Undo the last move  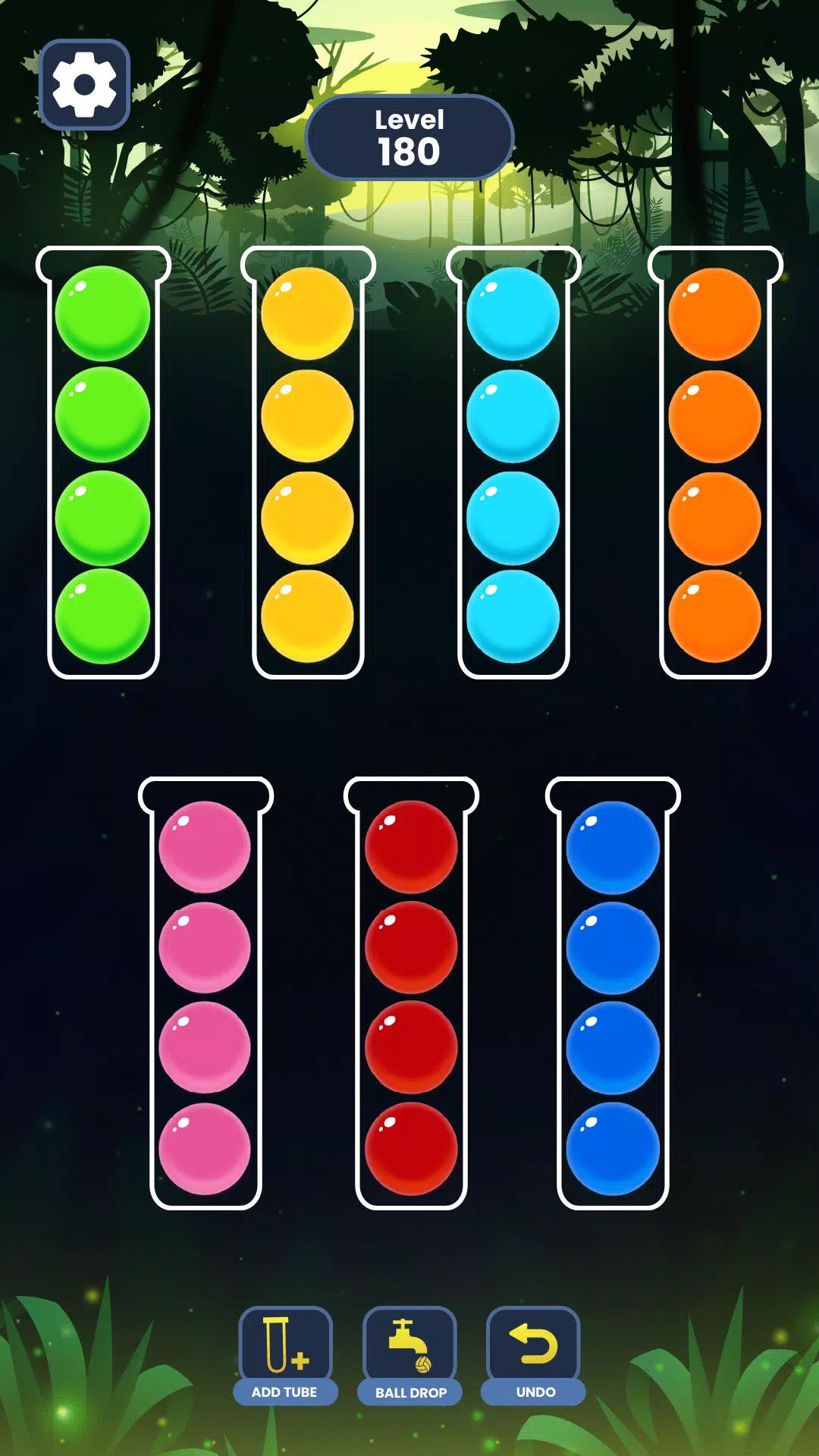coord(534,1354)
